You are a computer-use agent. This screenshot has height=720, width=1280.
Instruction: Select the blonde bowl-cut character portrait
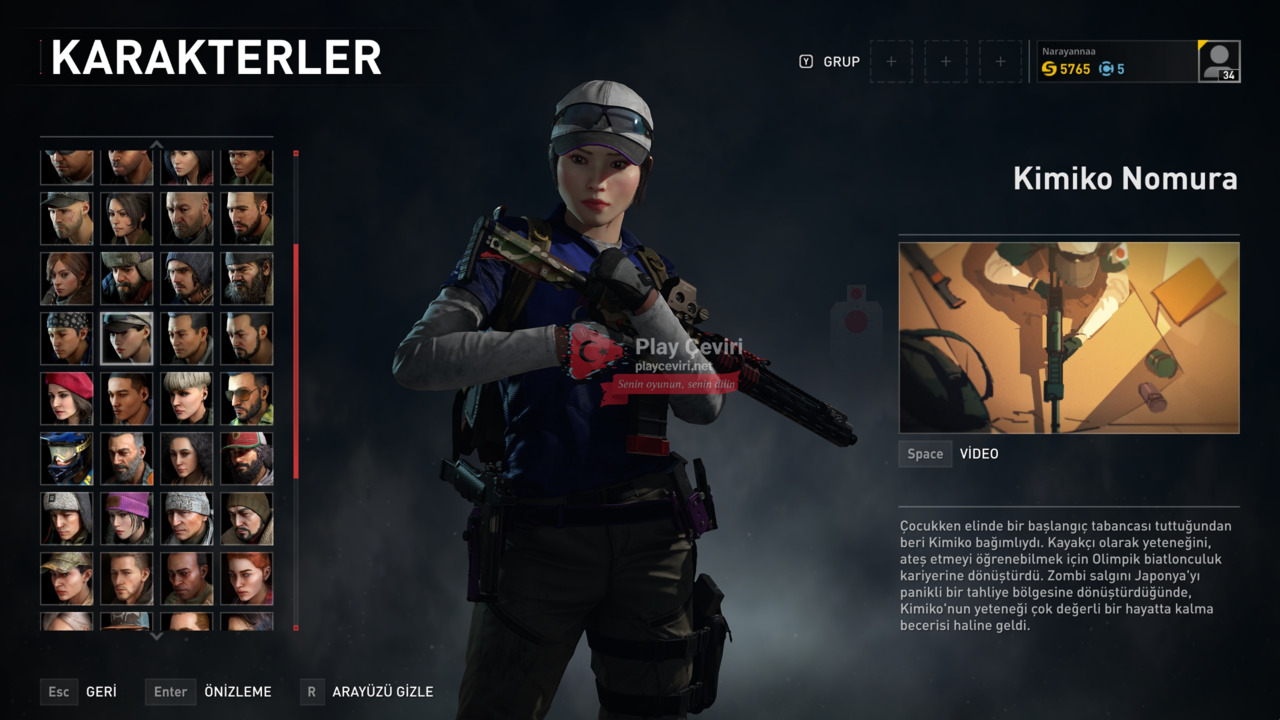coord(187,398)
